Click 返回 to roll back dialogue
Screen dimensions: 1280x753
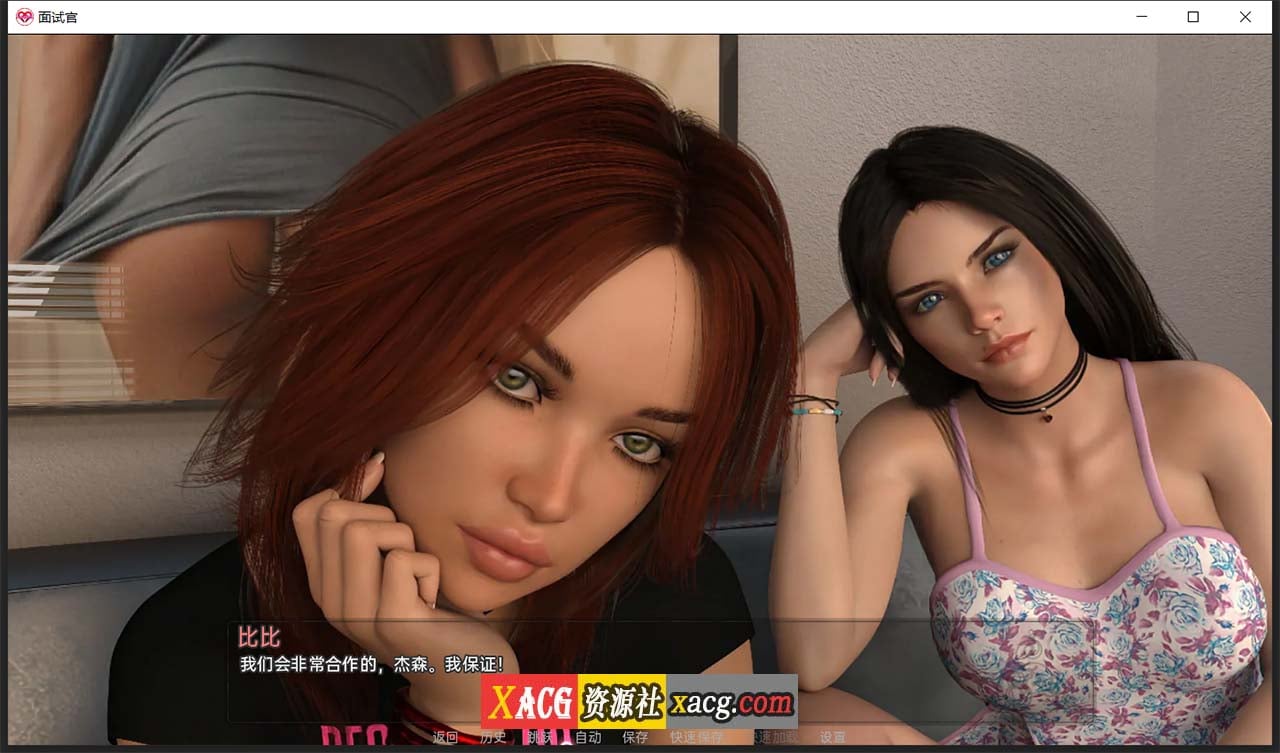pyautogui.click(x=443, y=738)
